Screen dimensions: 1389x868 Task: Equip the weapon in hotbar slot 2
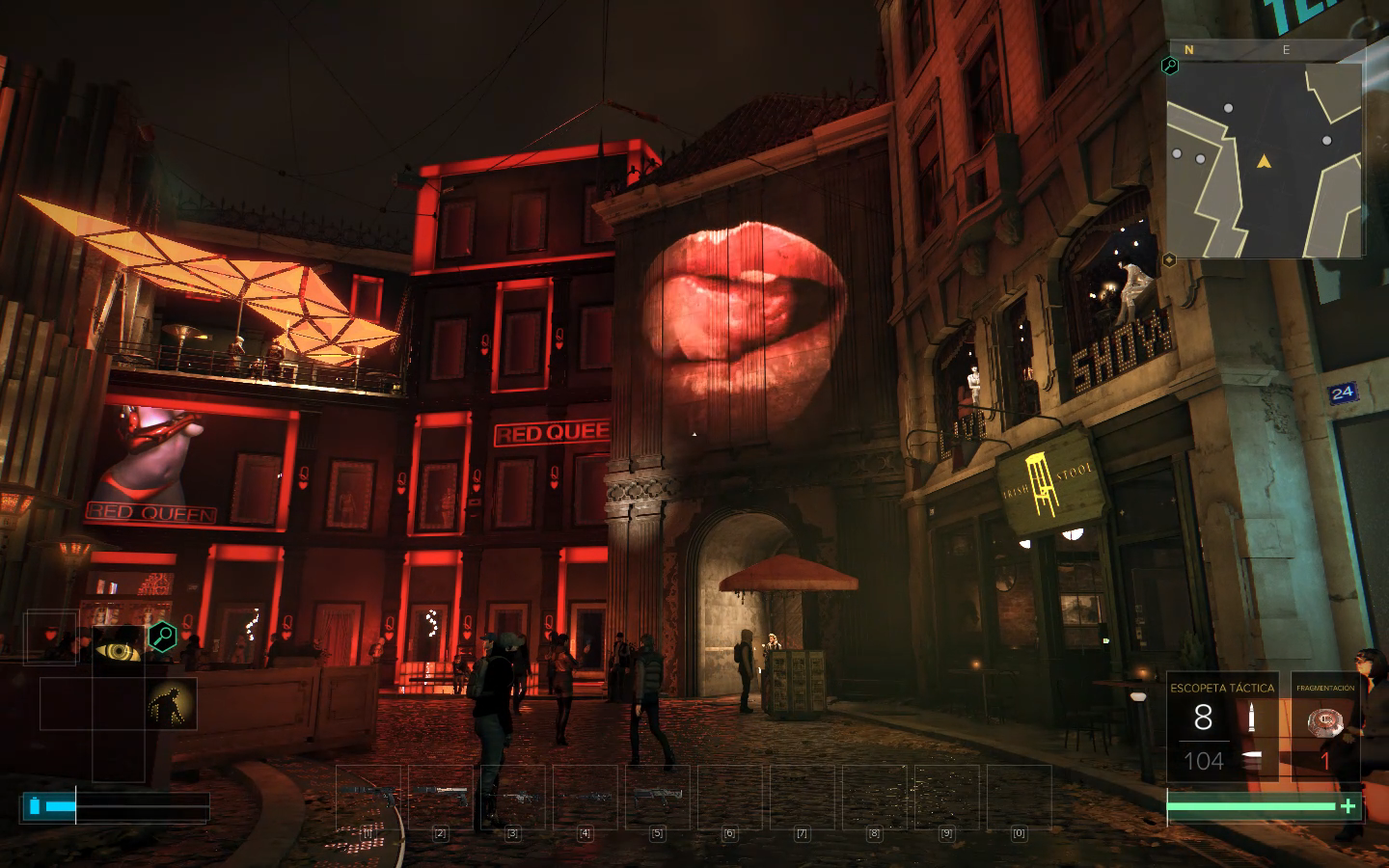[440, 797]
